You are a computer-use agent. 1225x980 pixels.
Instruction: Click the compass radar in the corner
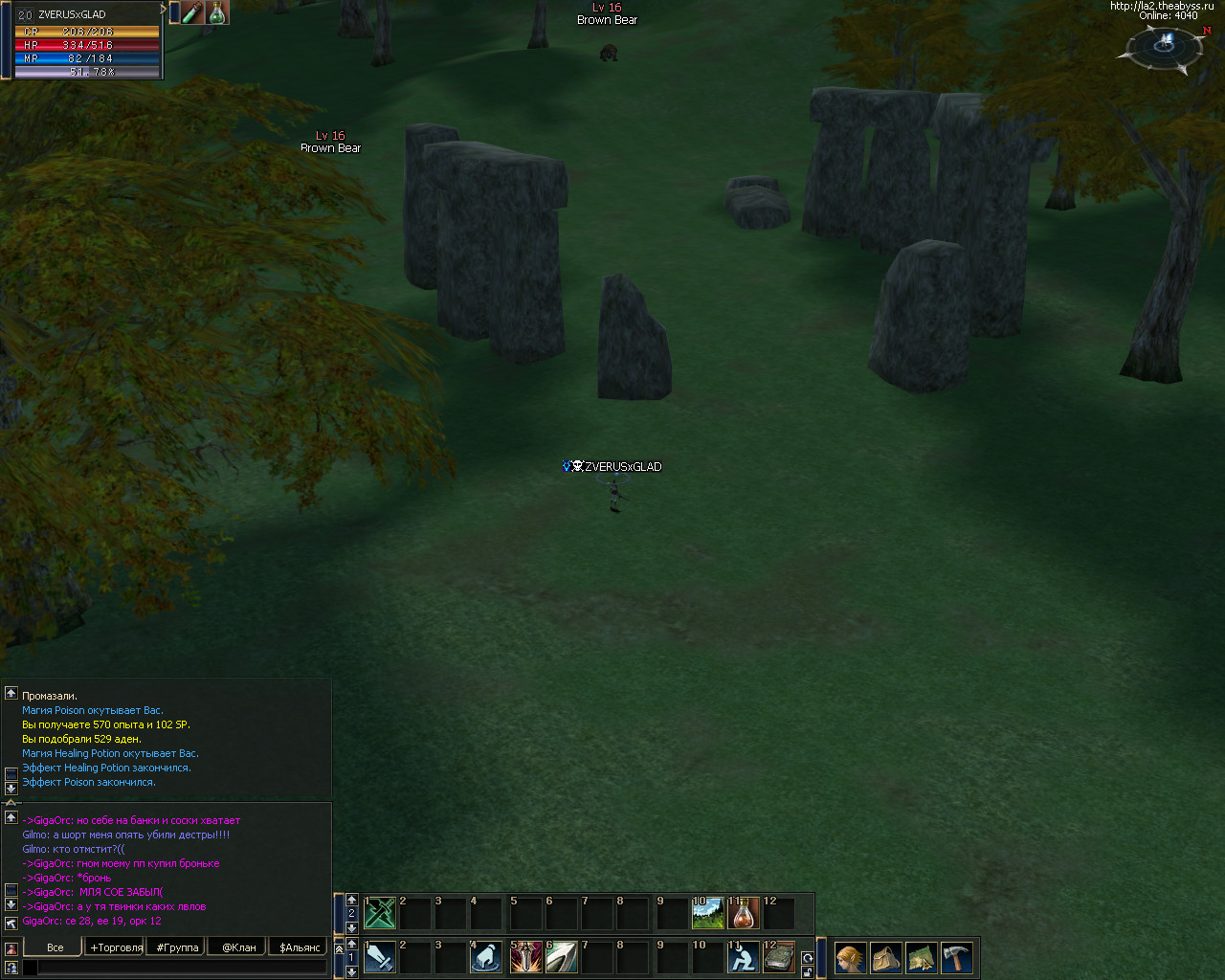[x=1165, y=46]
